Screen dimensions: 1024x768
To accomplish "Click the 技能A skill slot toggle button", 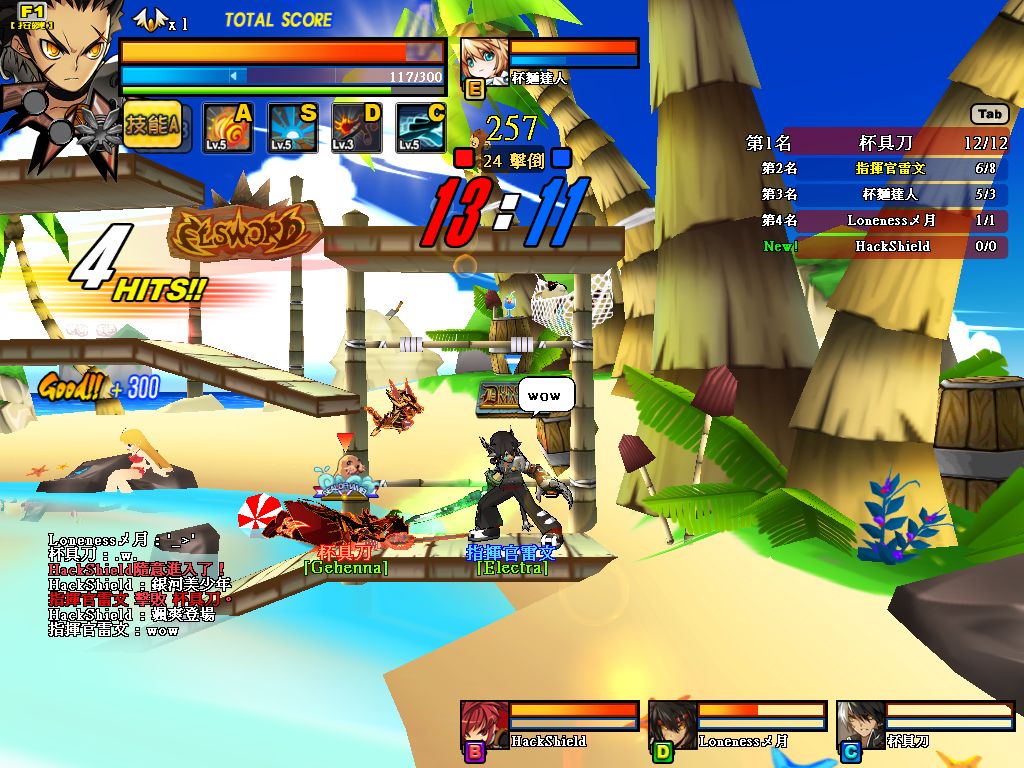I will click(153, 126).
